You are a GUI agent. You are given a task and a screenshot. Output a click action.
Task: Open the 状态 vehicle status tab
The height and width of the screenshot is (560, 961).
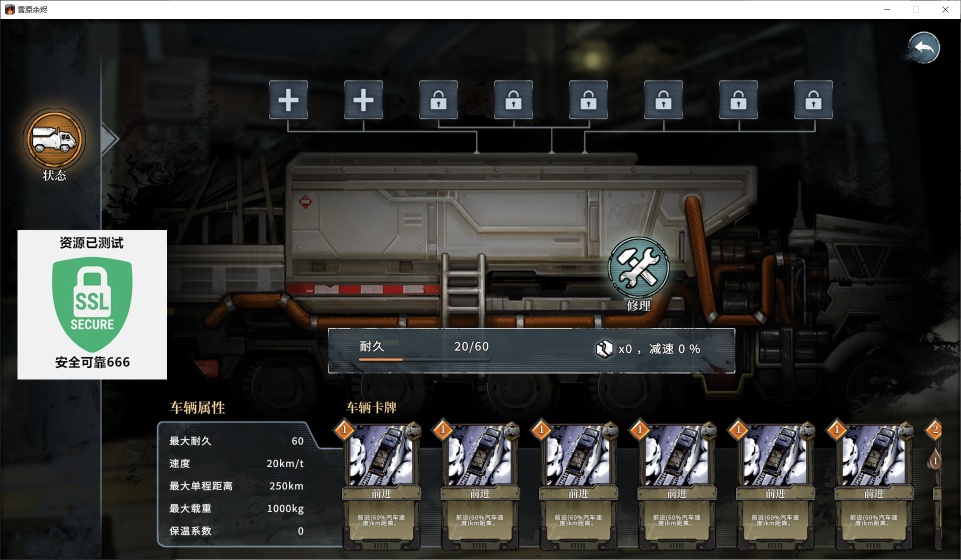pyautogui.click(x=55, y=140)
